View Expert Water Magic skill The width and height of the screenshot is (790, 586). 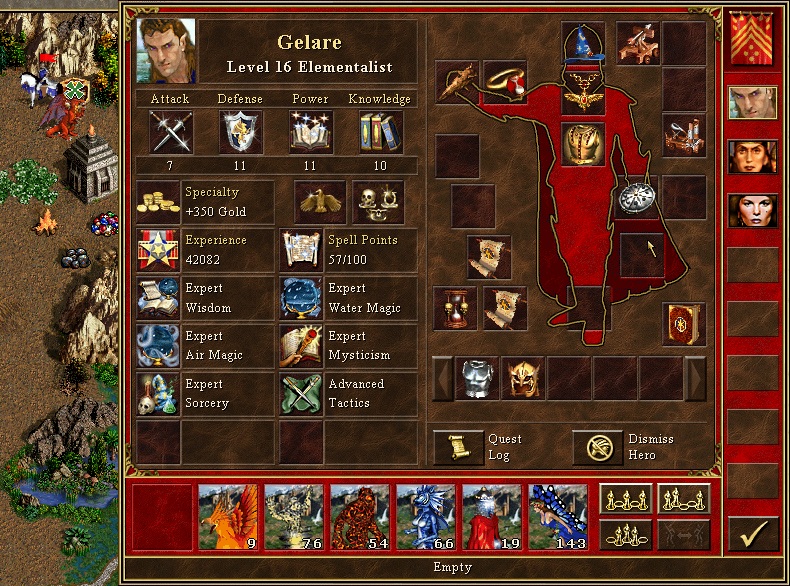coord(347,298)
